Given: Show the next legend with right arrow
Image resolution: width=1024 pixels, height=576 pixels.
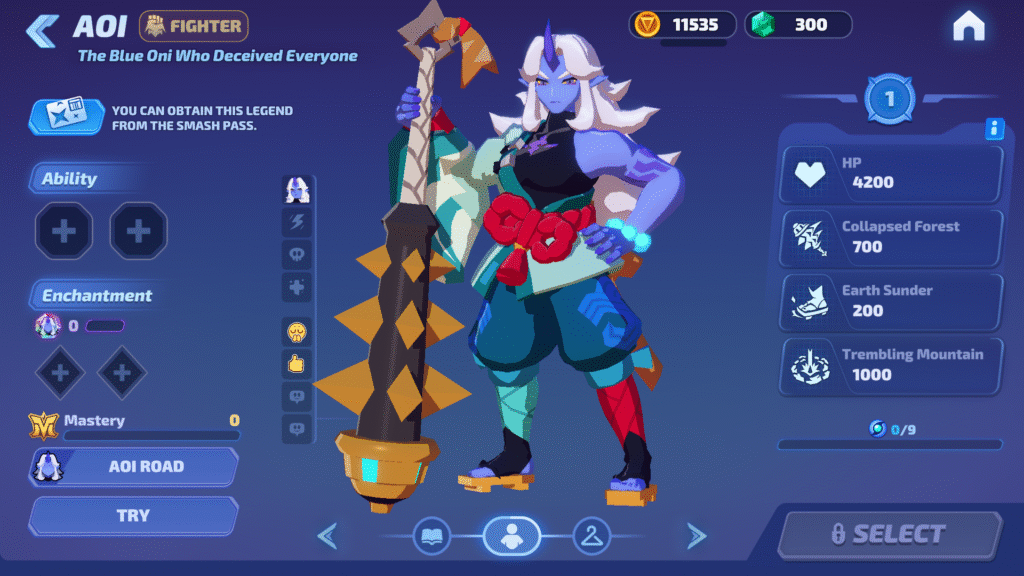Looking at the screenshot, I should pyautogui.click(x=696, y=537).
